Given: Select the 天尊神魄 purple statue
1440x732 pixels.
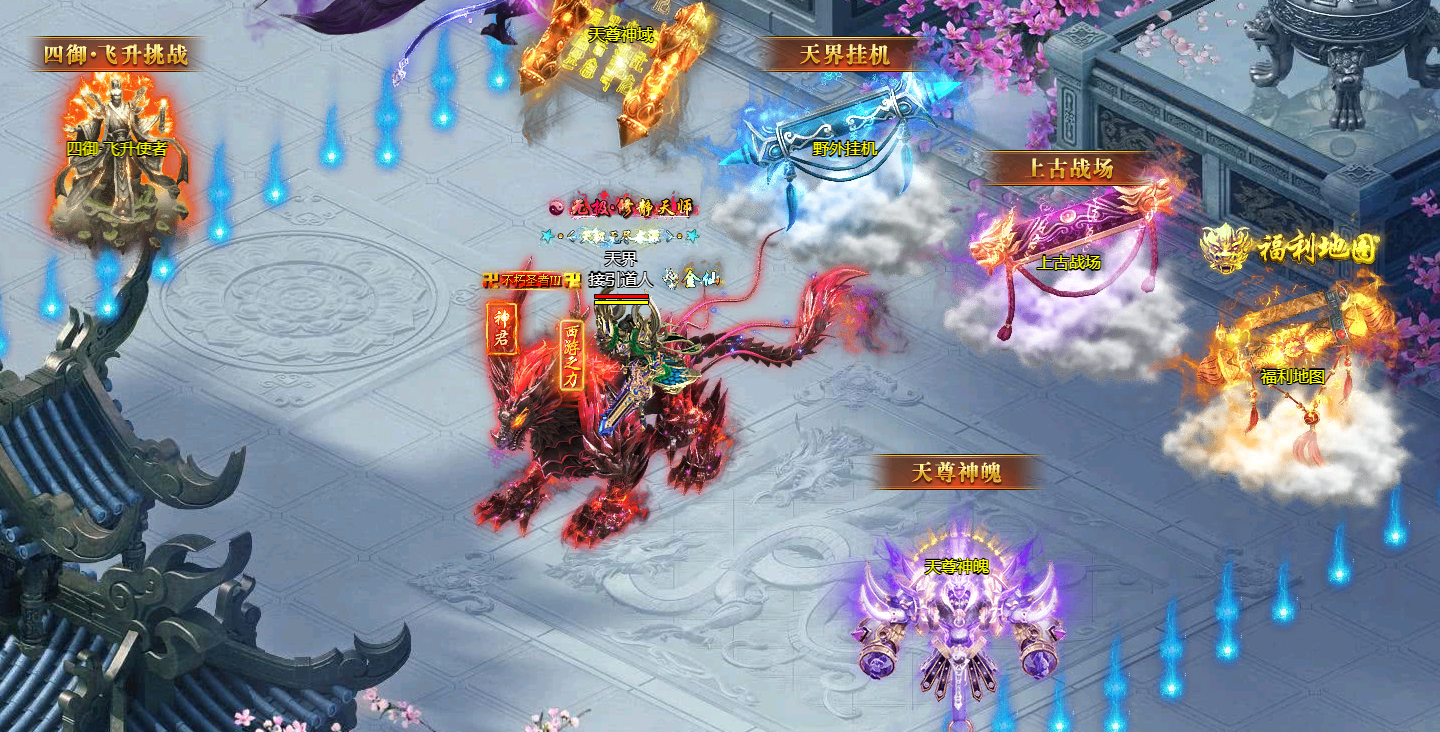Looking at the screenshot, I should (x=956, y=612).
